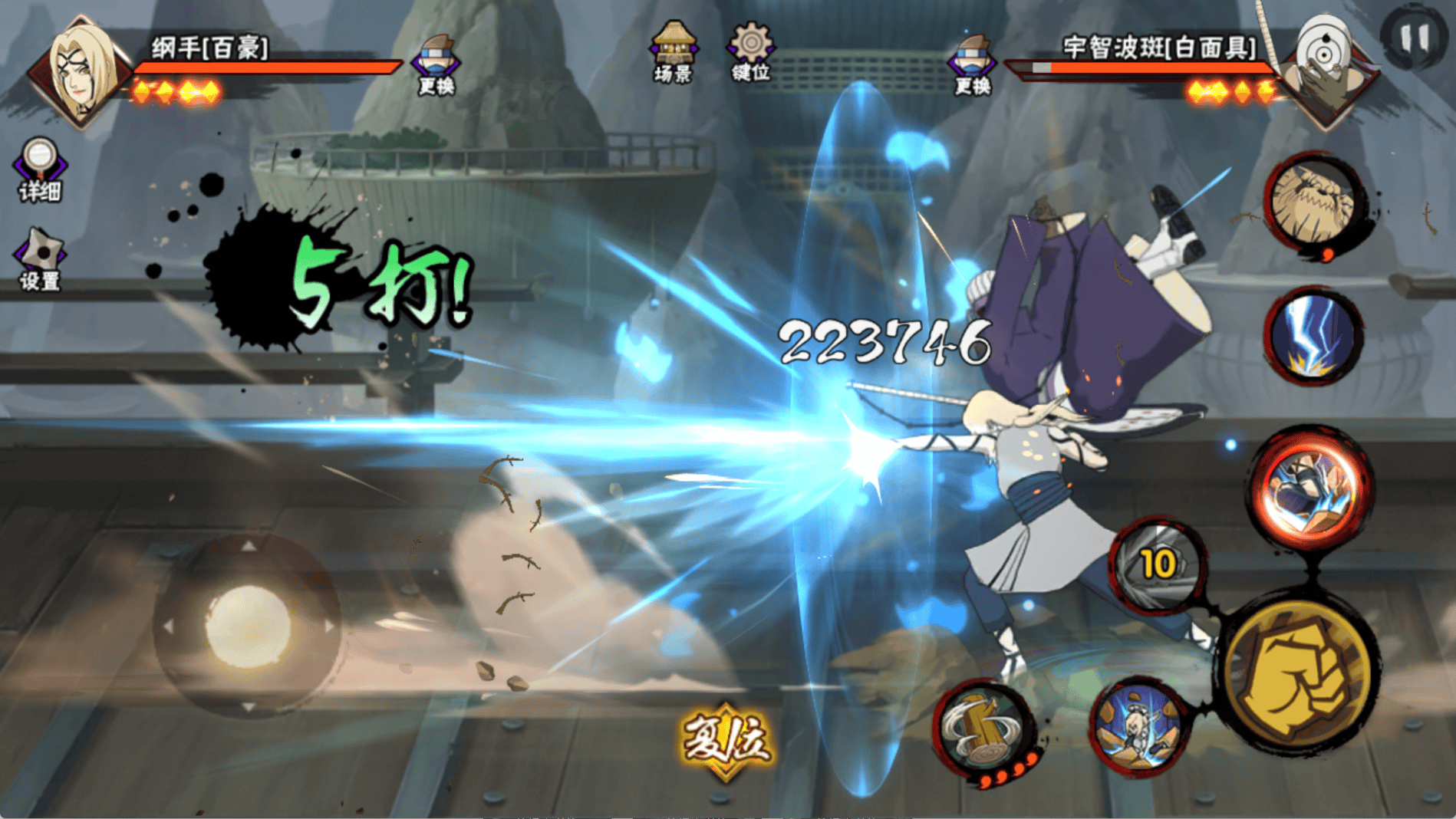Trigger the red-ringed ultimate skill

(1311, 488)
